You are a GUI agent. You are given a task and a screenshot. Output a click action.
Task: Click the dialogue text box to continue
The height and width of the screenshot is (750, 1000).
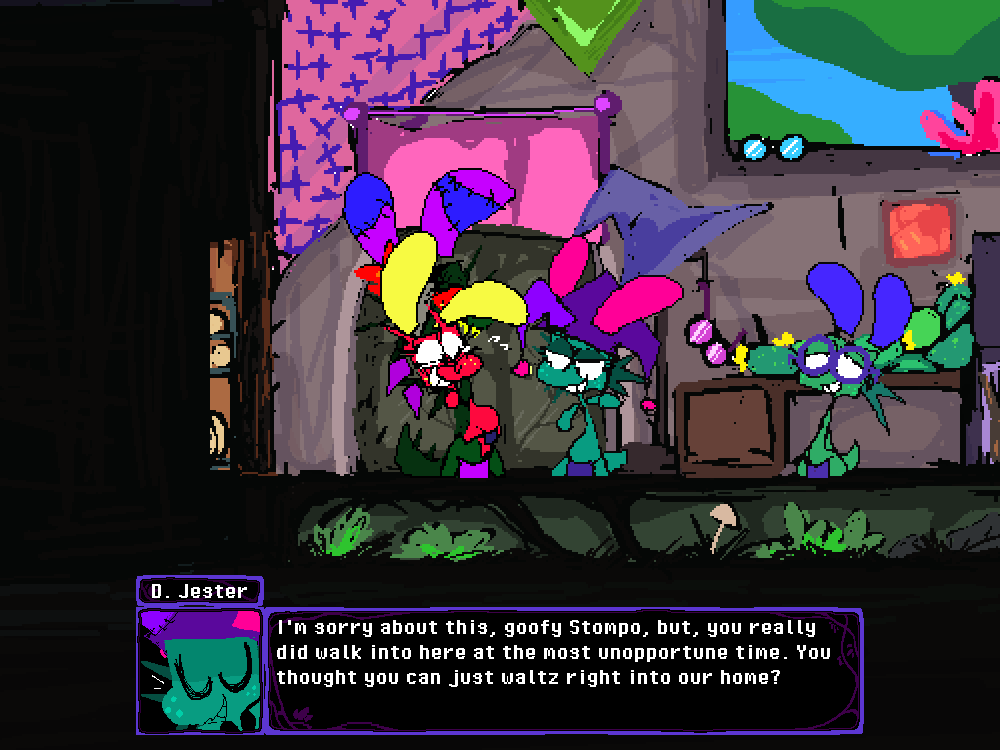564,670
